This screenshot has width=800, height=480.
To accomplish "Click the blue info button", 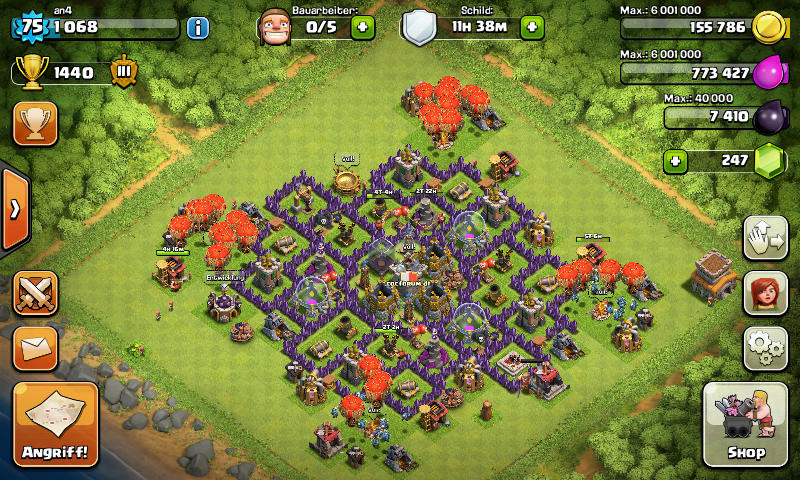I will pos(198,27).
